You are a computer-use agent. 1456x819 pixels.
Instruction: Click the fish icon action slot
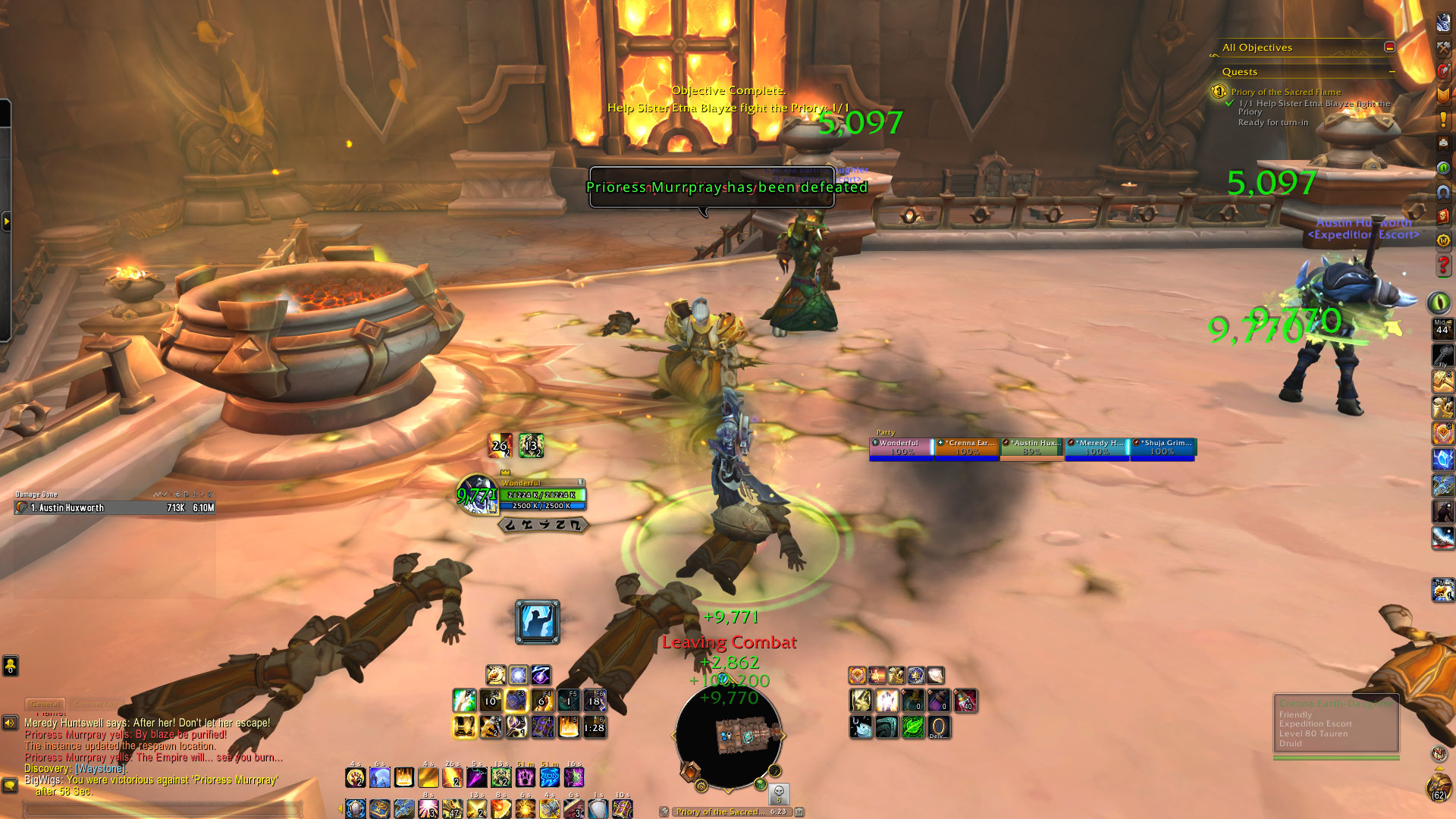point(860,726)
